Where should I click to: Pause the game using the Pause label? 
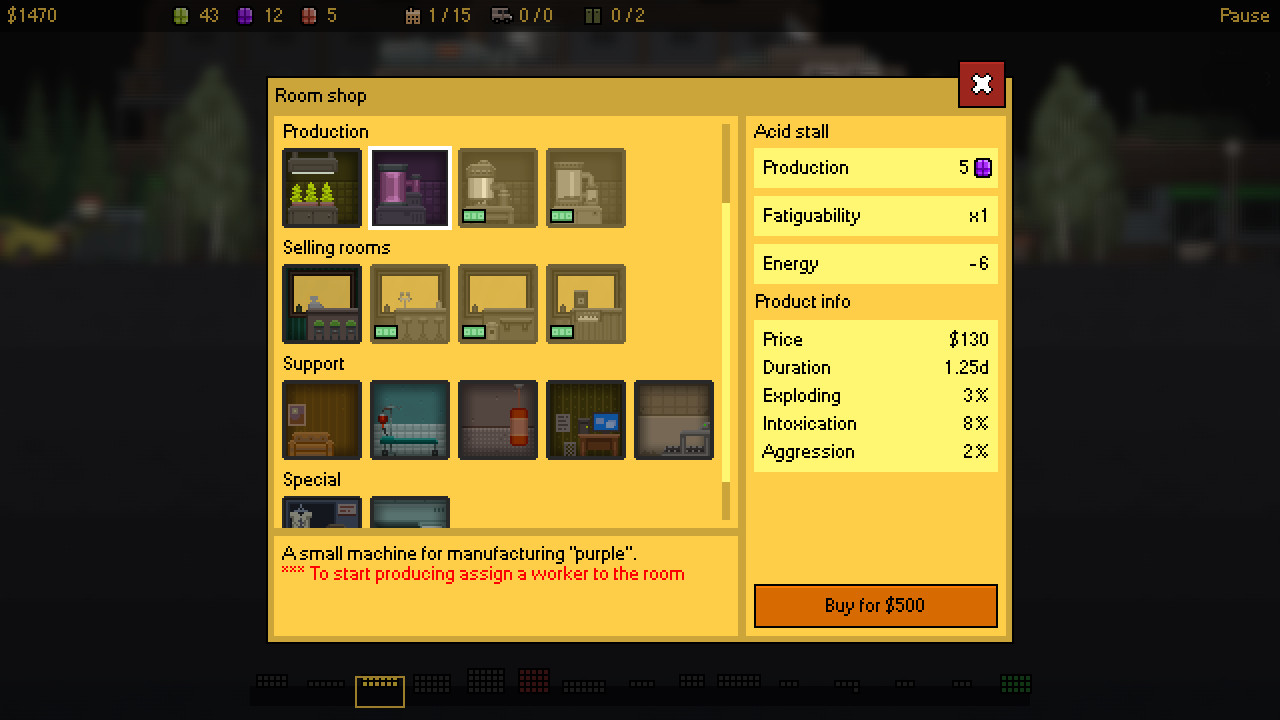click(x=1243, y=15)
